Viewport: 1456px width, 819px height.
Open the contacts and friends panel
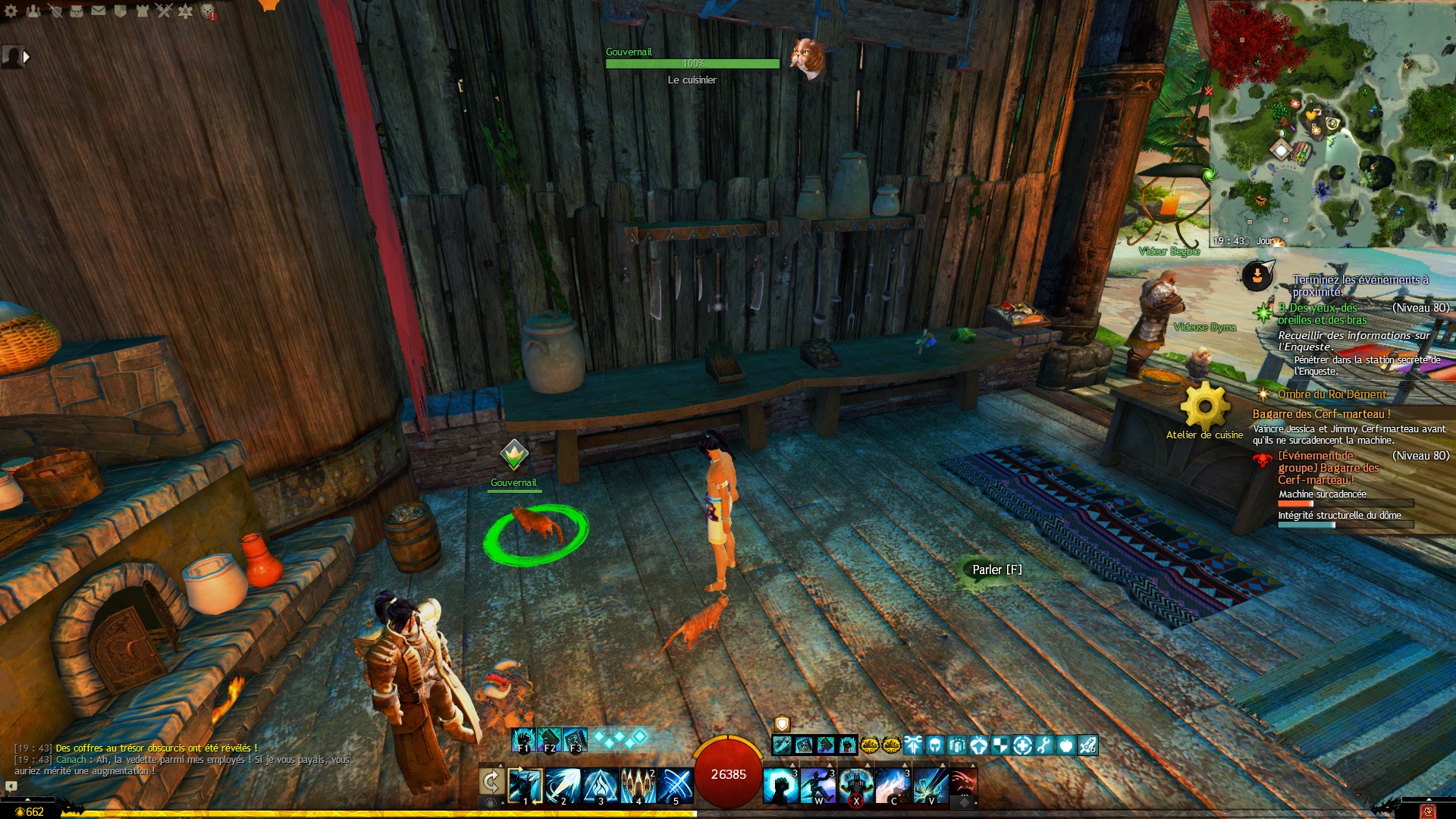(33, 11)
